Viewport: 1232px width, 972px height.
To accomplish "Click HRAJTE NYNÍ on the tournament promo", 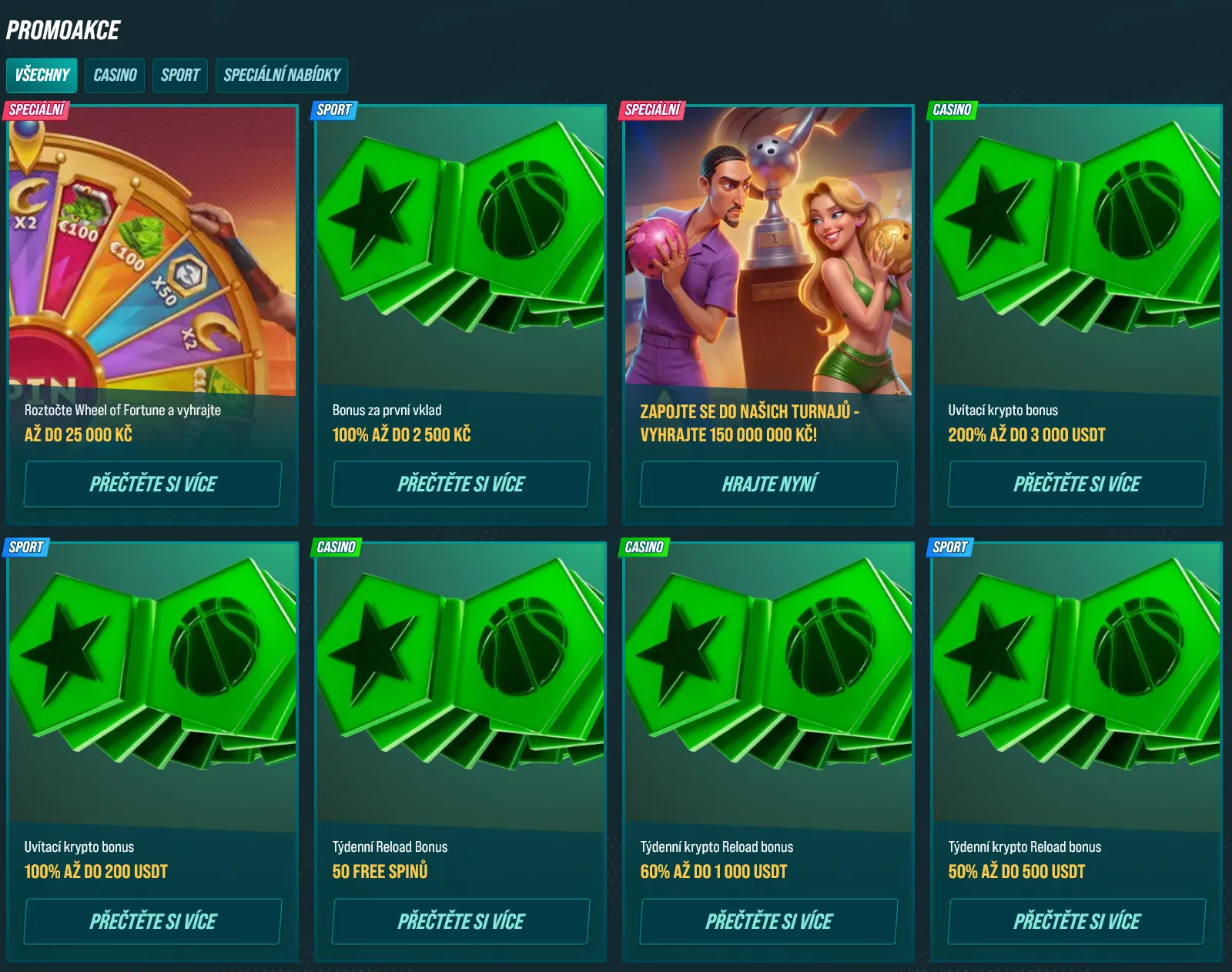I will coord(767,484).
